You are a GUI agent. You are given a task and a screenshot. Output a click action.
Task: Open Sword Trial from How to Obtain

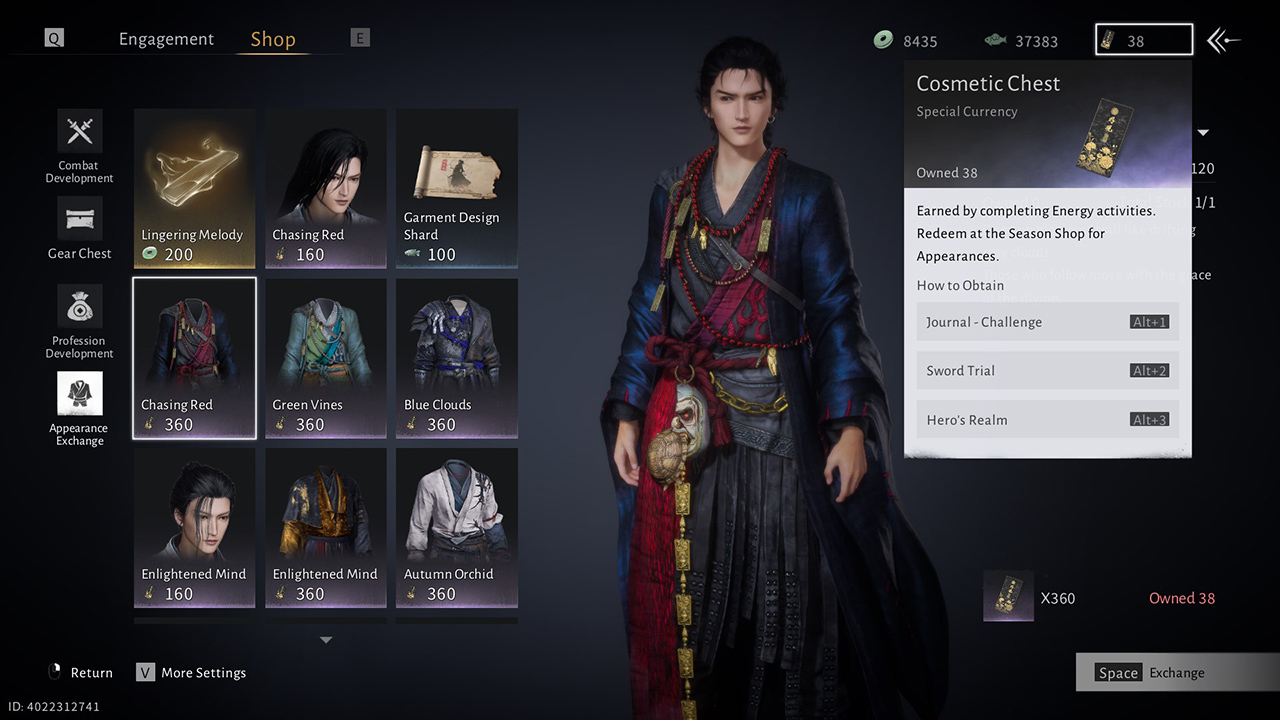pyautogui.click(x=1047, y=370)
